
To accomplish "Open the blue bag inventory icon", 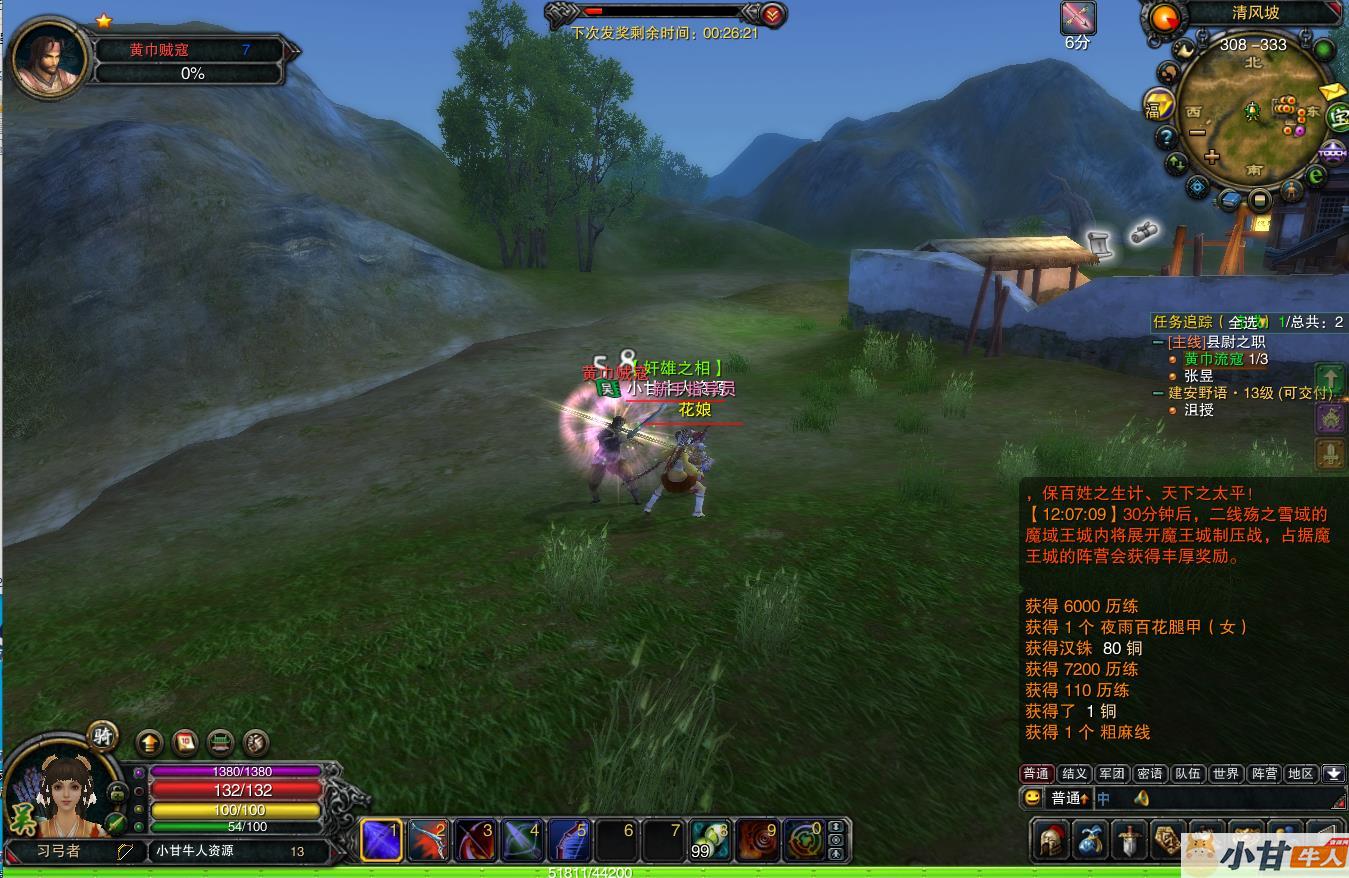I will (1089, 840).
